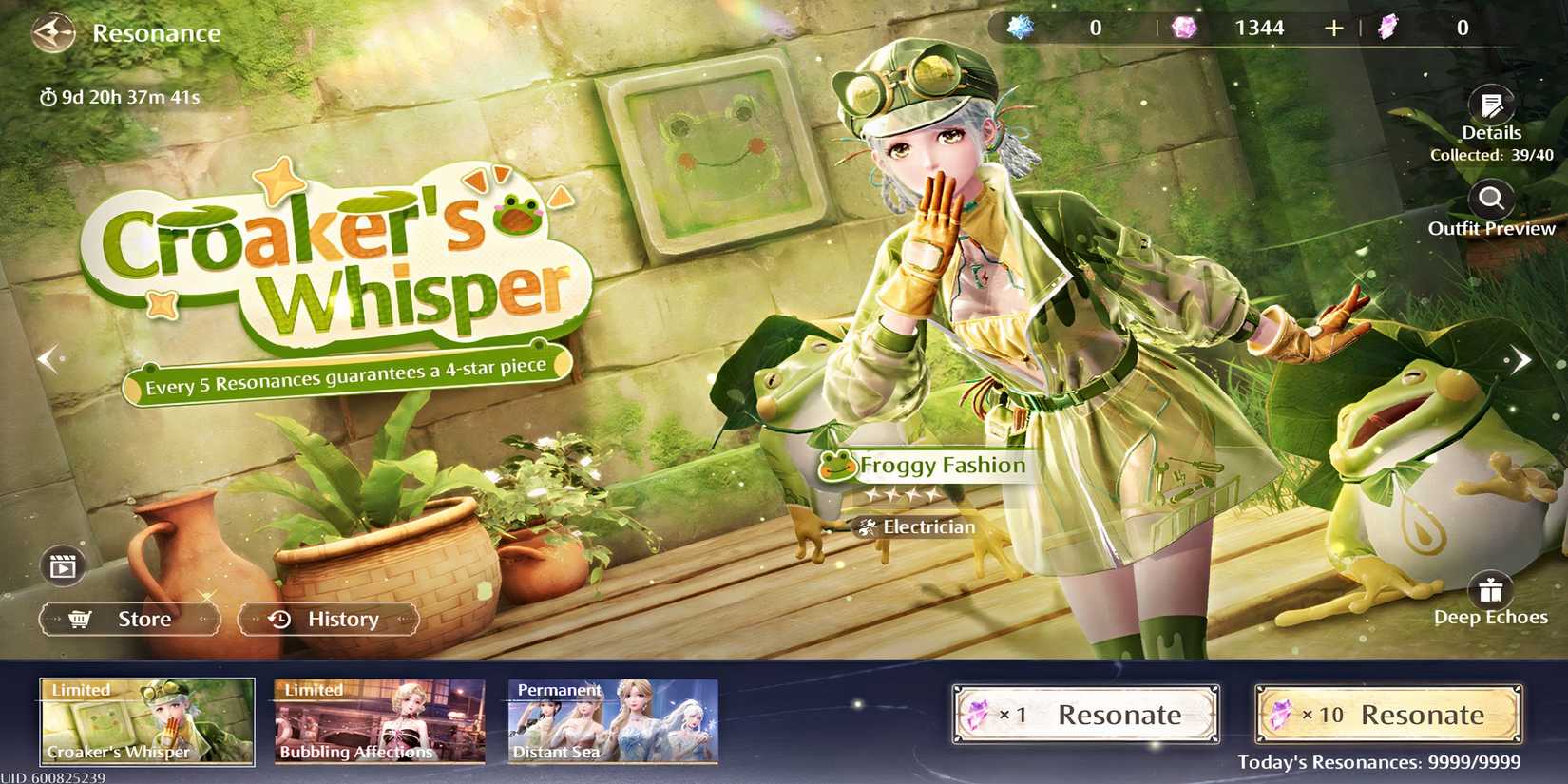Check the 9d 20h countdown timer
The width and height of the screenshot is (1568, 784).
click(x=122, y=95)
